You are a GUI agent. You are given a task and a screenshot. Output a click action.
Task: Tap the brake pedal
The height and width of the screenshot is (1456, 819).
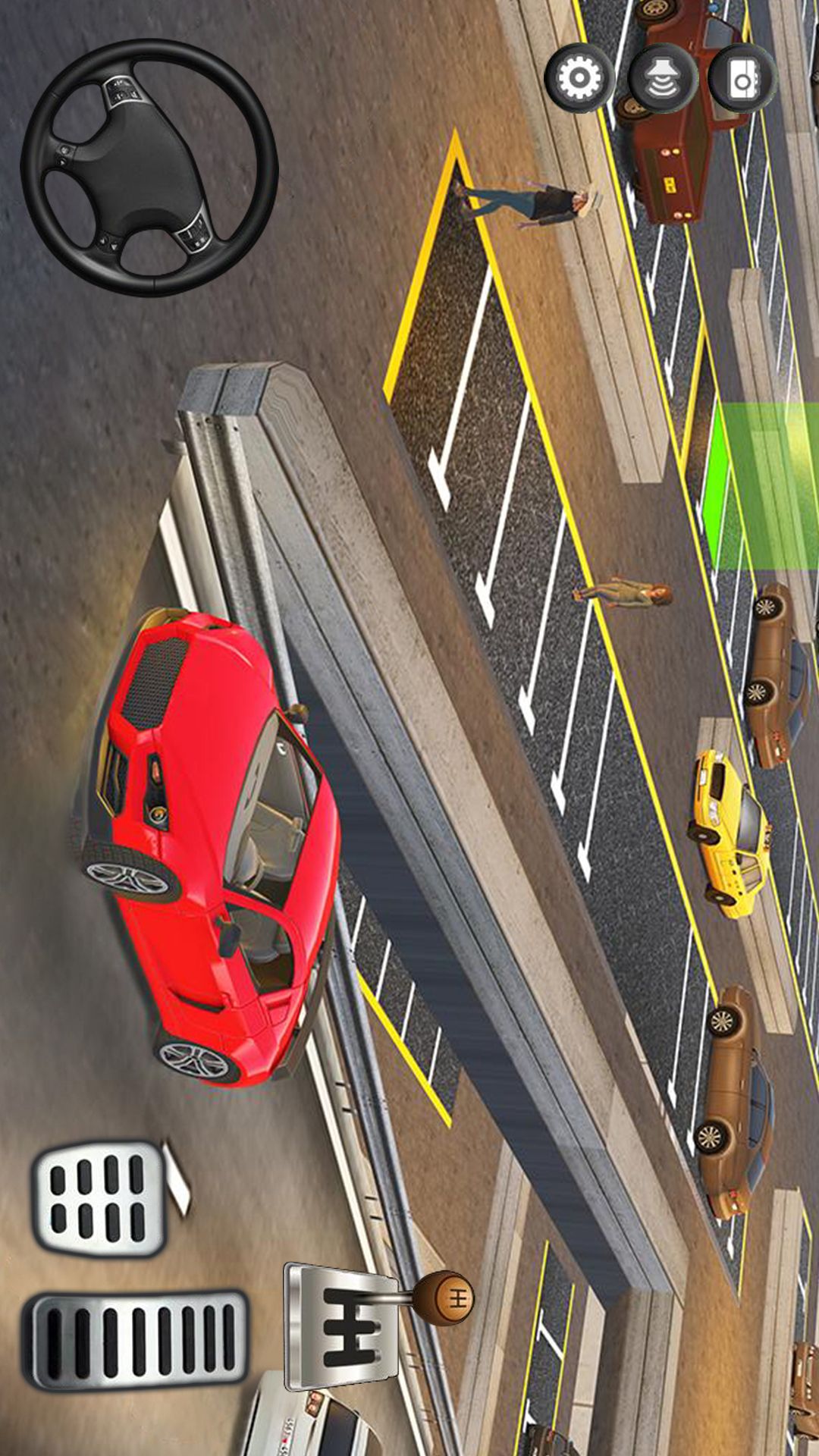pos(99,1197)
